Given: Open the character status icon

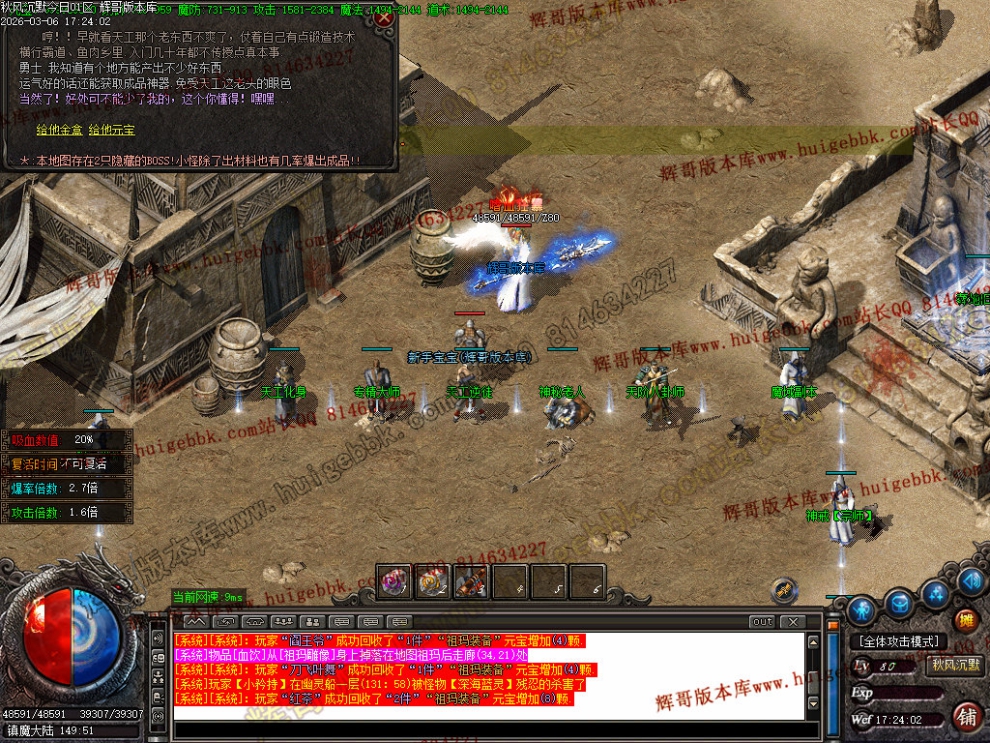Looking at the screenshot, I should (x=862, y=610).
